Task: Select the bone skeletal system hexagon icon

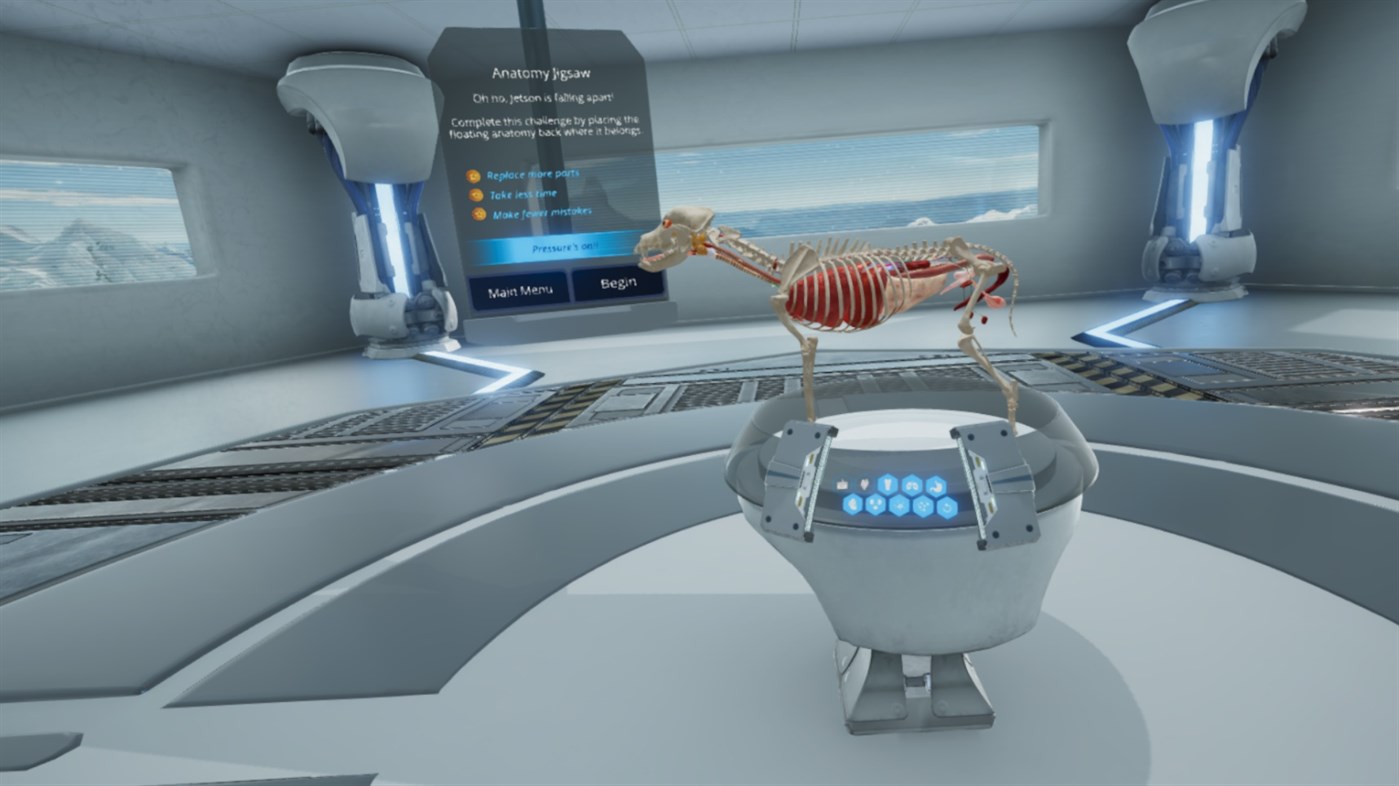Action: click(x=887, y=485)
